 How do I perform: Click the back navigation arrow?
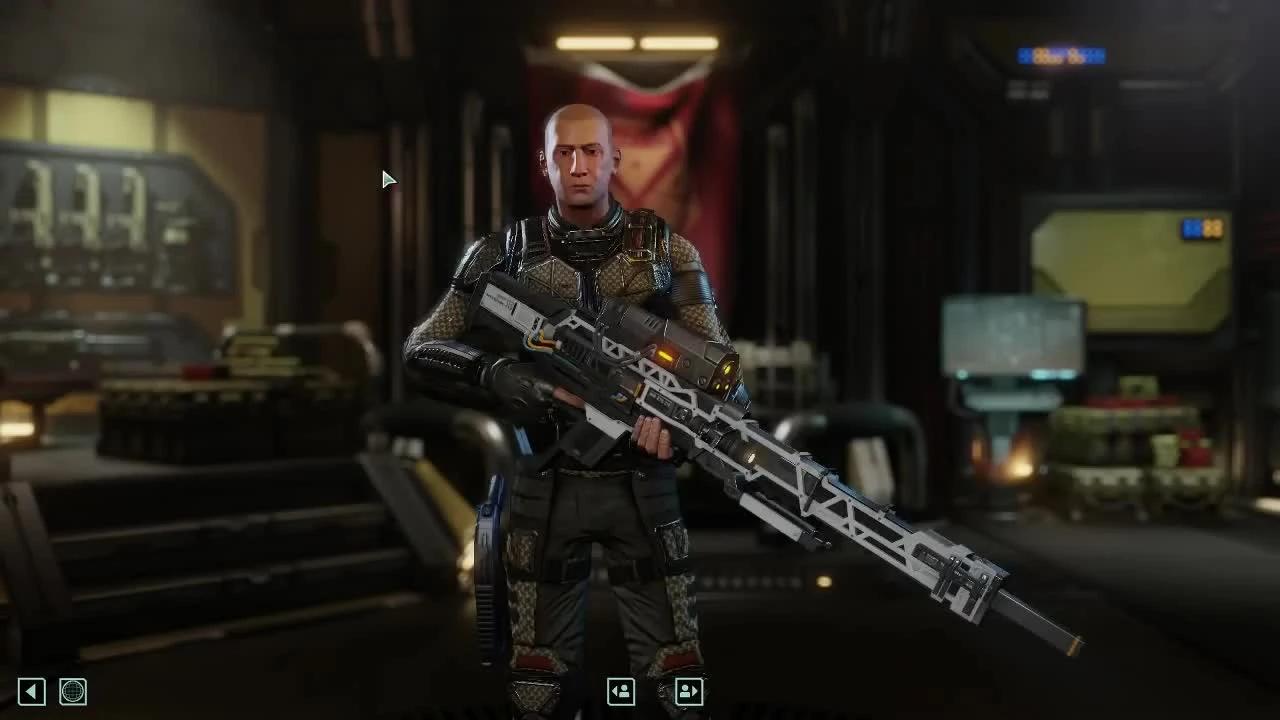pyautogui.click(x=29, y=691)
